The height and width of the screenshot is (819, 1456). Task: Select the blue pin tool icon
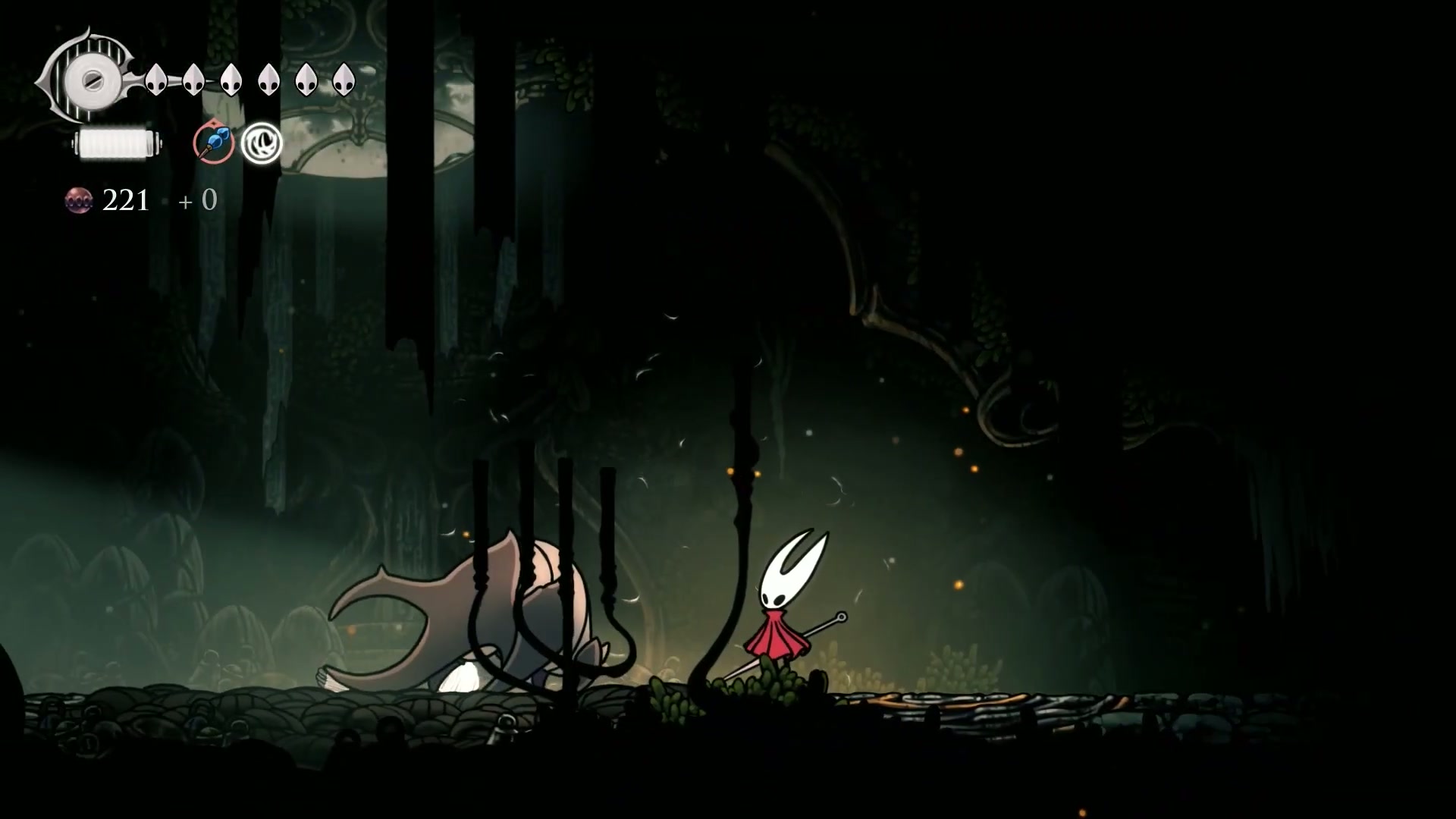click(x=213, y=143)
